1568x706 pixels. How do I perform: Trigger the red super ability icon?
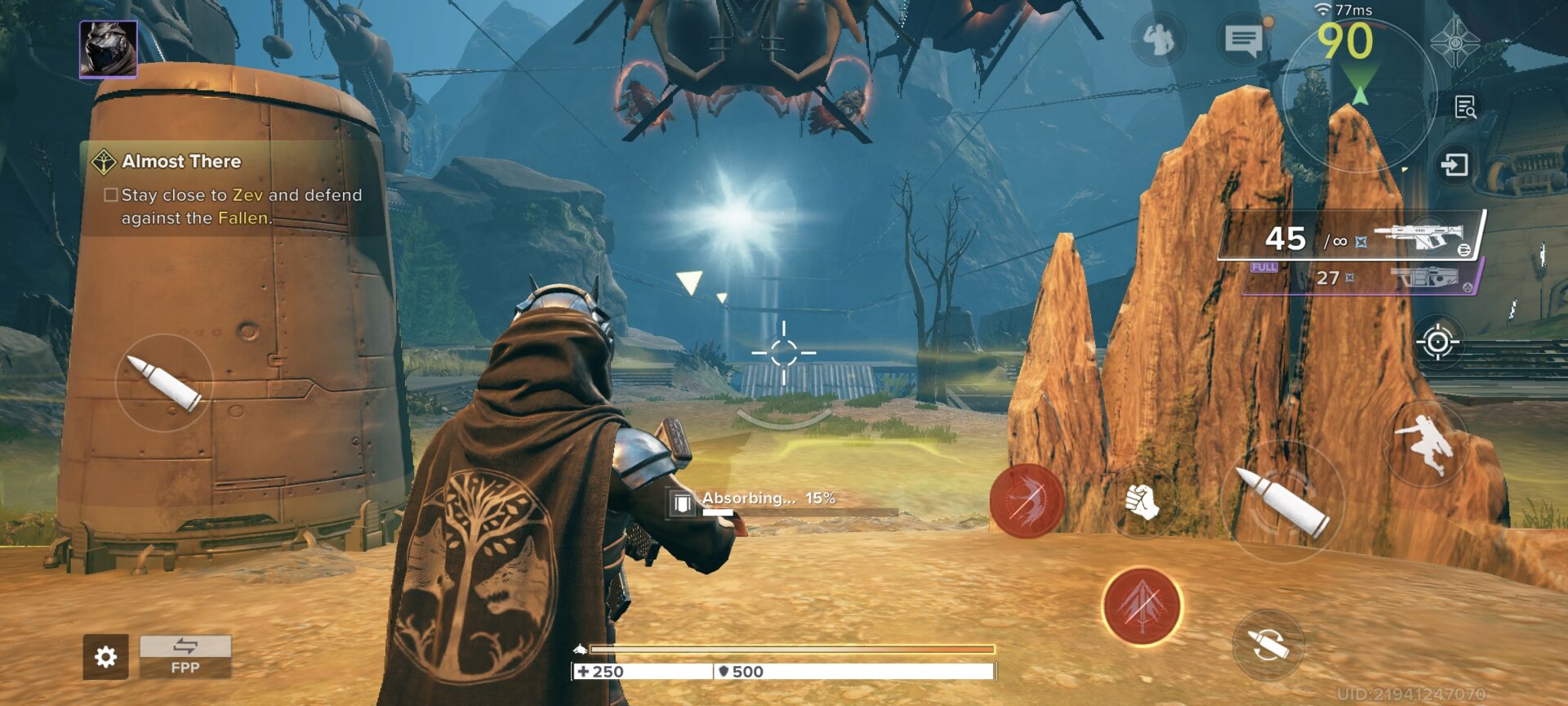point(1141,605)
